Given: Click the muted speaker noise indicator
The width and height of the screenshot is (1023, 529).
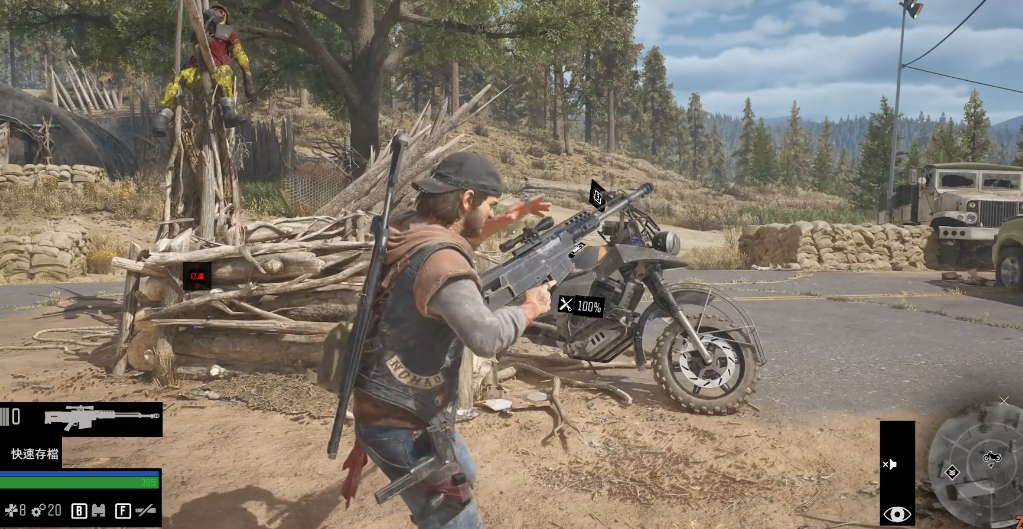Looking at the screenshot, I should click(889, 465).
